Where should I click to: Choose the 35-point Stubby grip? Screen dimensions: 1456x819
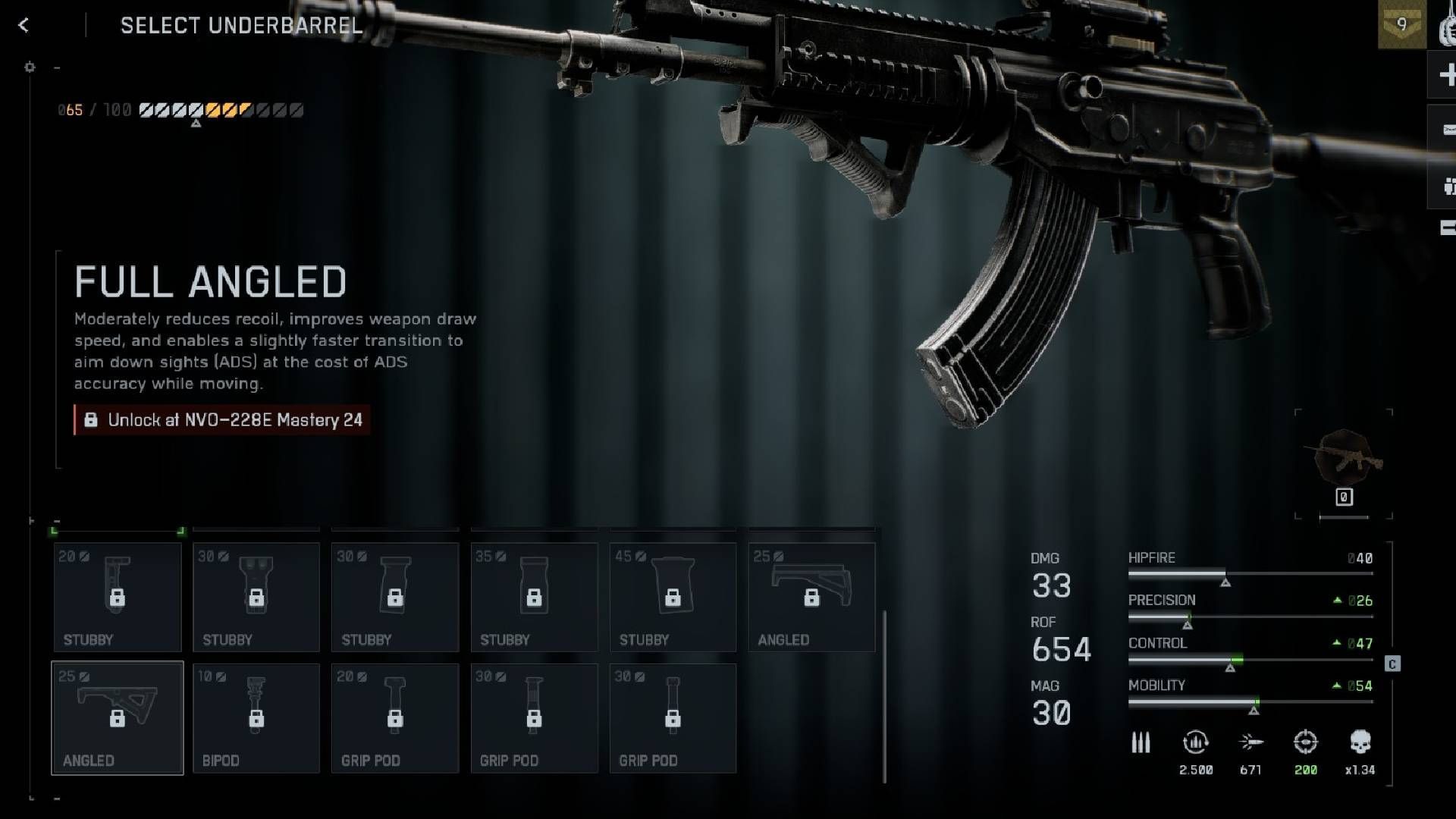(534, 597)
